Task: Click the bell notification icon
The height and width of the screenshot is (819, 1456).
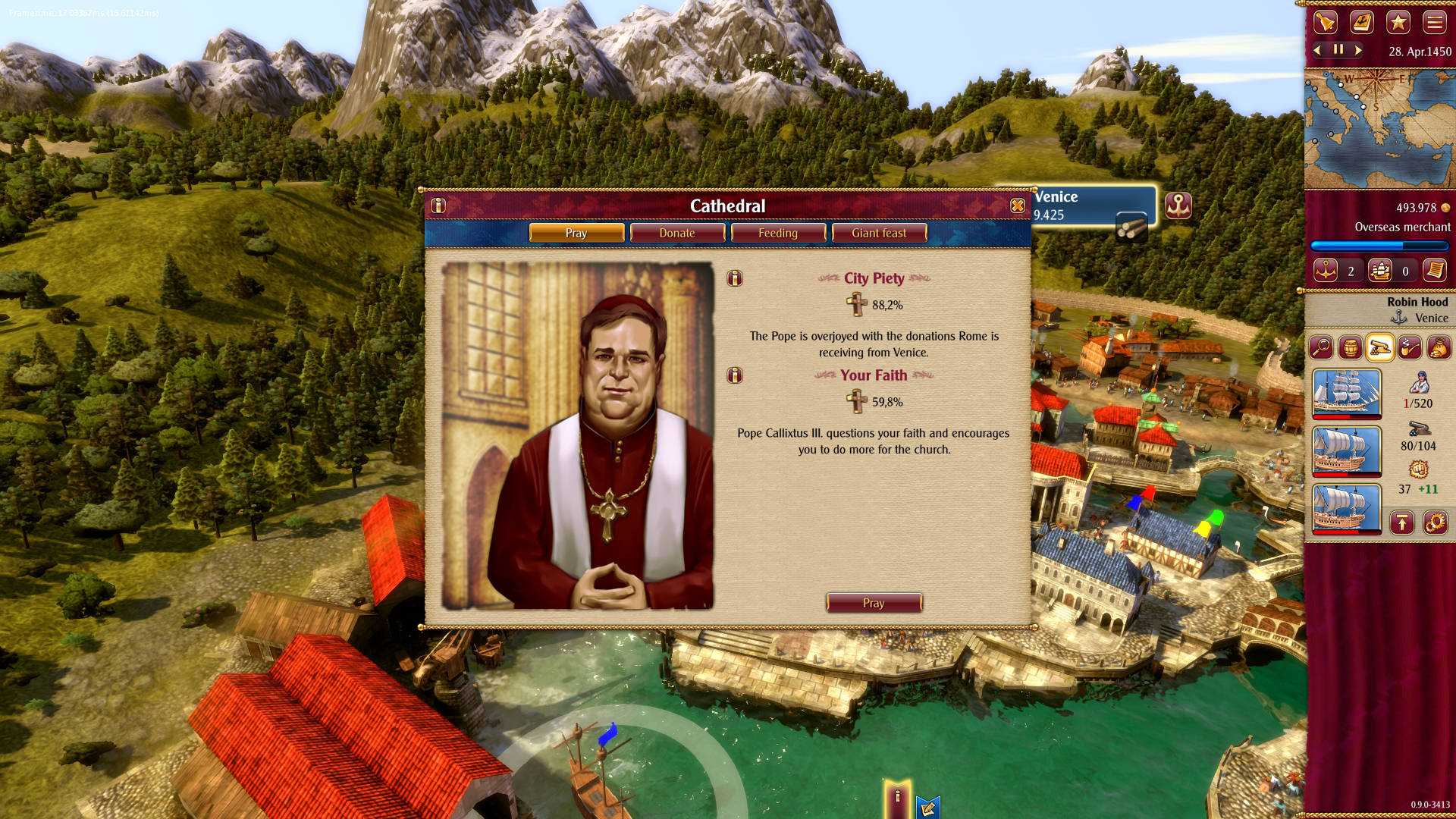Action: 1326,23
